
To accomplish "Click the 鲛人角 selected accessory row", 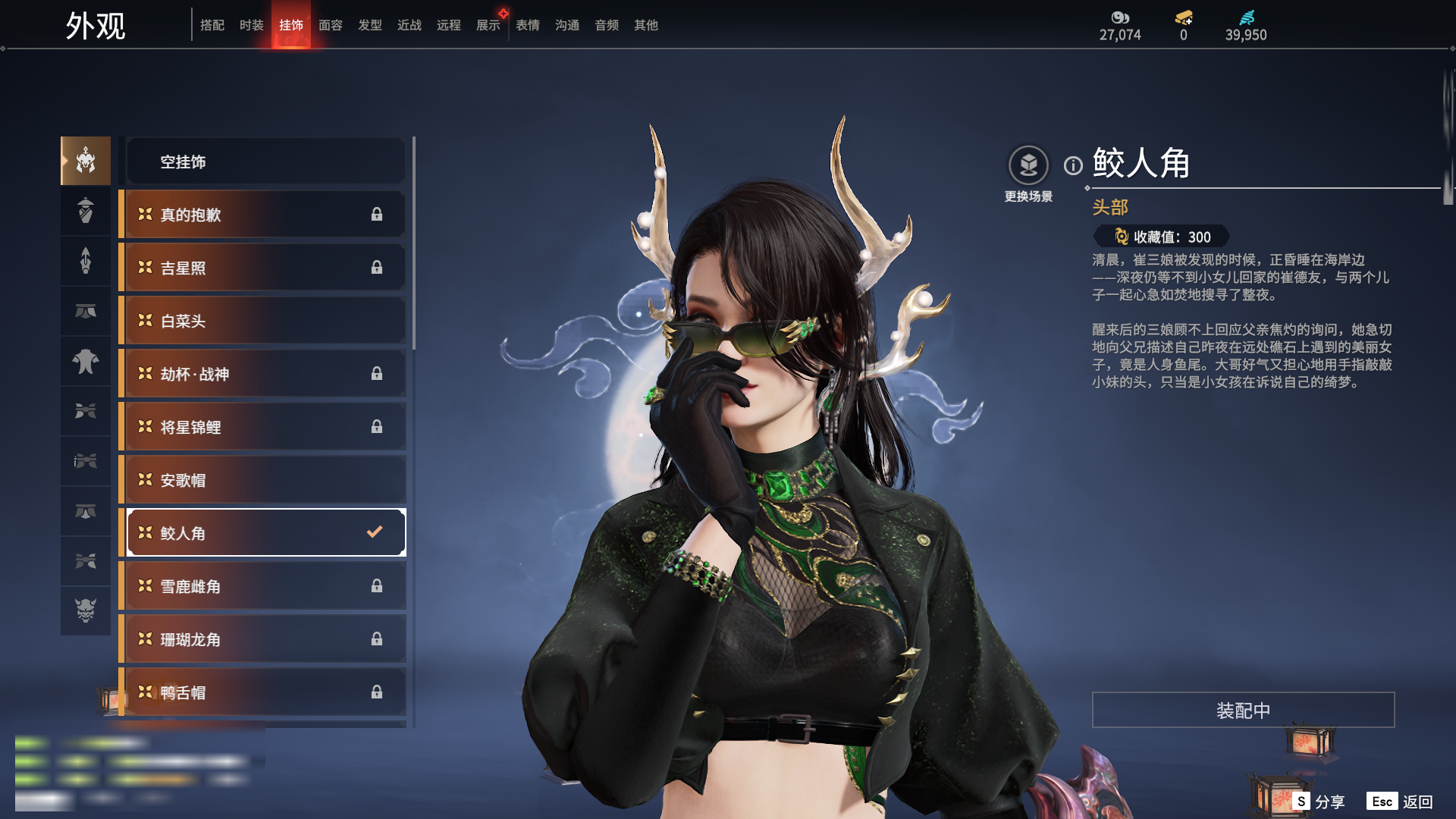I will (265, 533).
